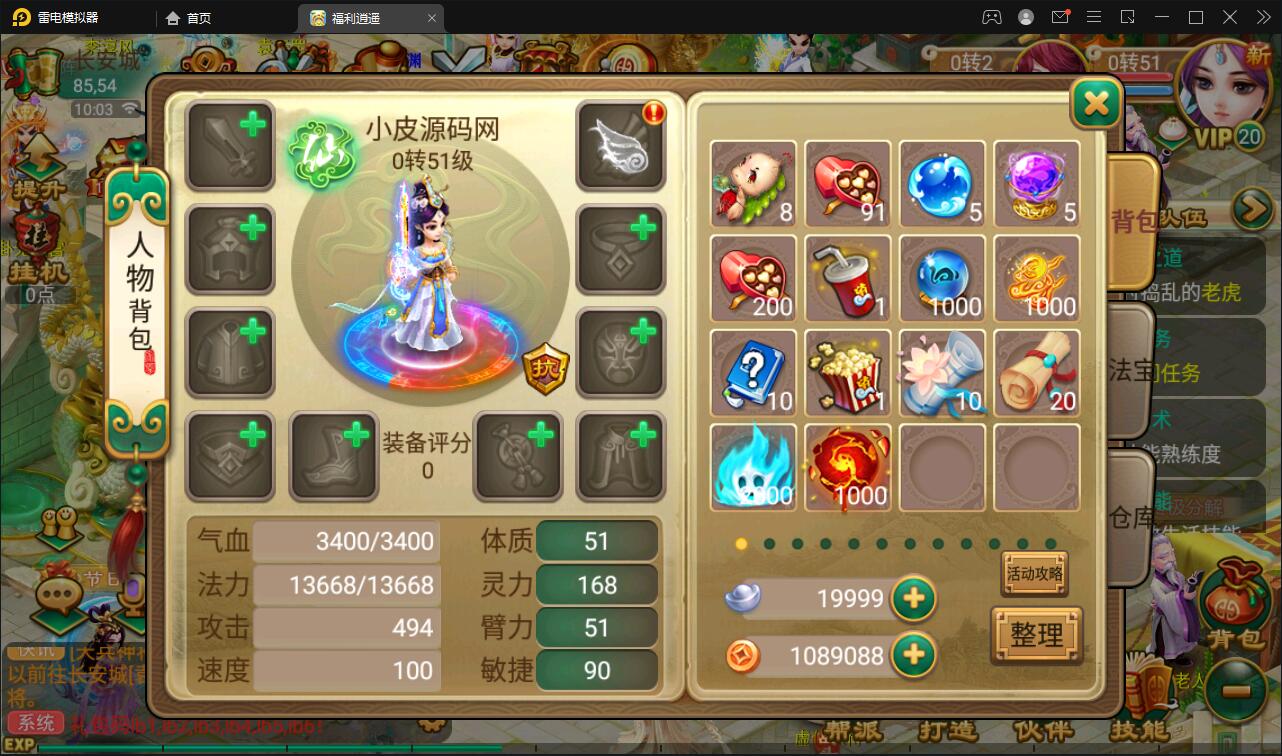This screenshot has width=1282, height=756.
Task: Open the mail icon in the emulator title bar
Action: (x=1061, y=17)
